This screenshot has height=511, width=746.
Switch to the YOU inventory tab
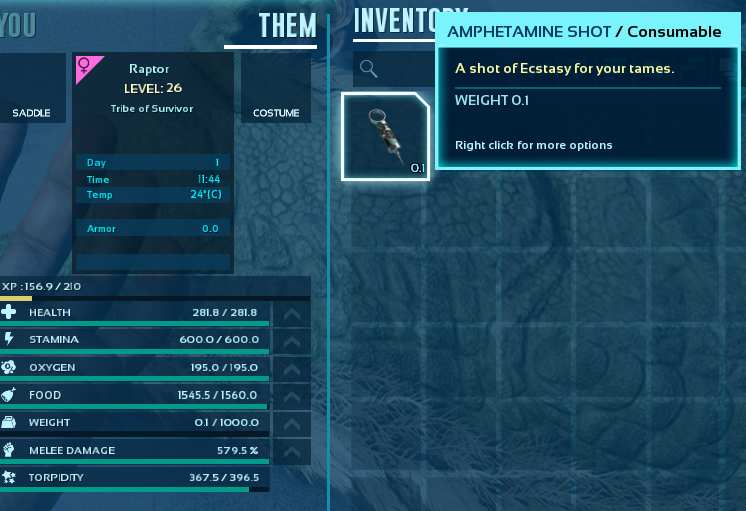[x=18, y=26]
